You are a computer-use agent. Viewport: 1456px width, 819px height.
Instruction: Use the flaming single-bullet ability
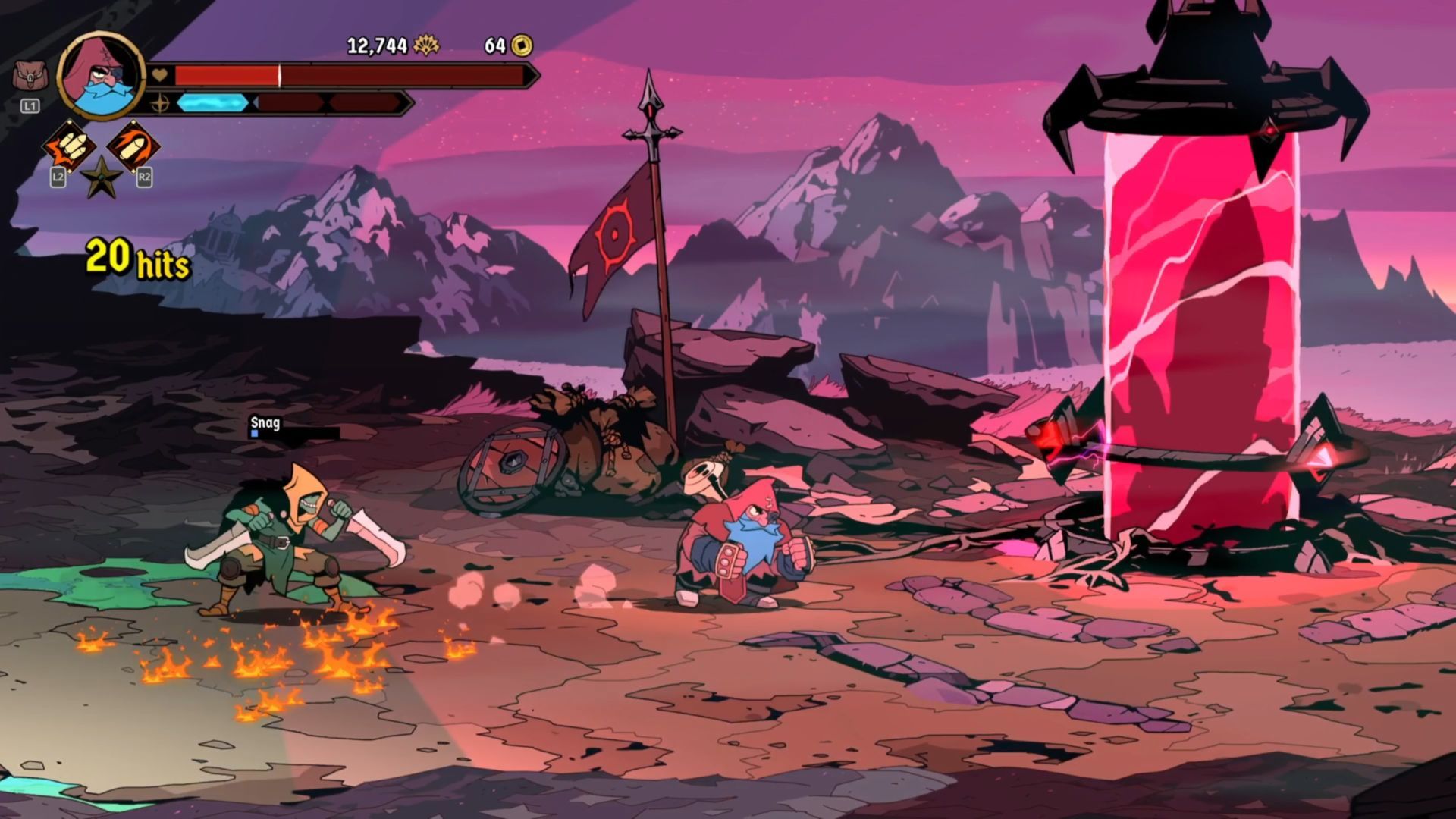(132, 146)
